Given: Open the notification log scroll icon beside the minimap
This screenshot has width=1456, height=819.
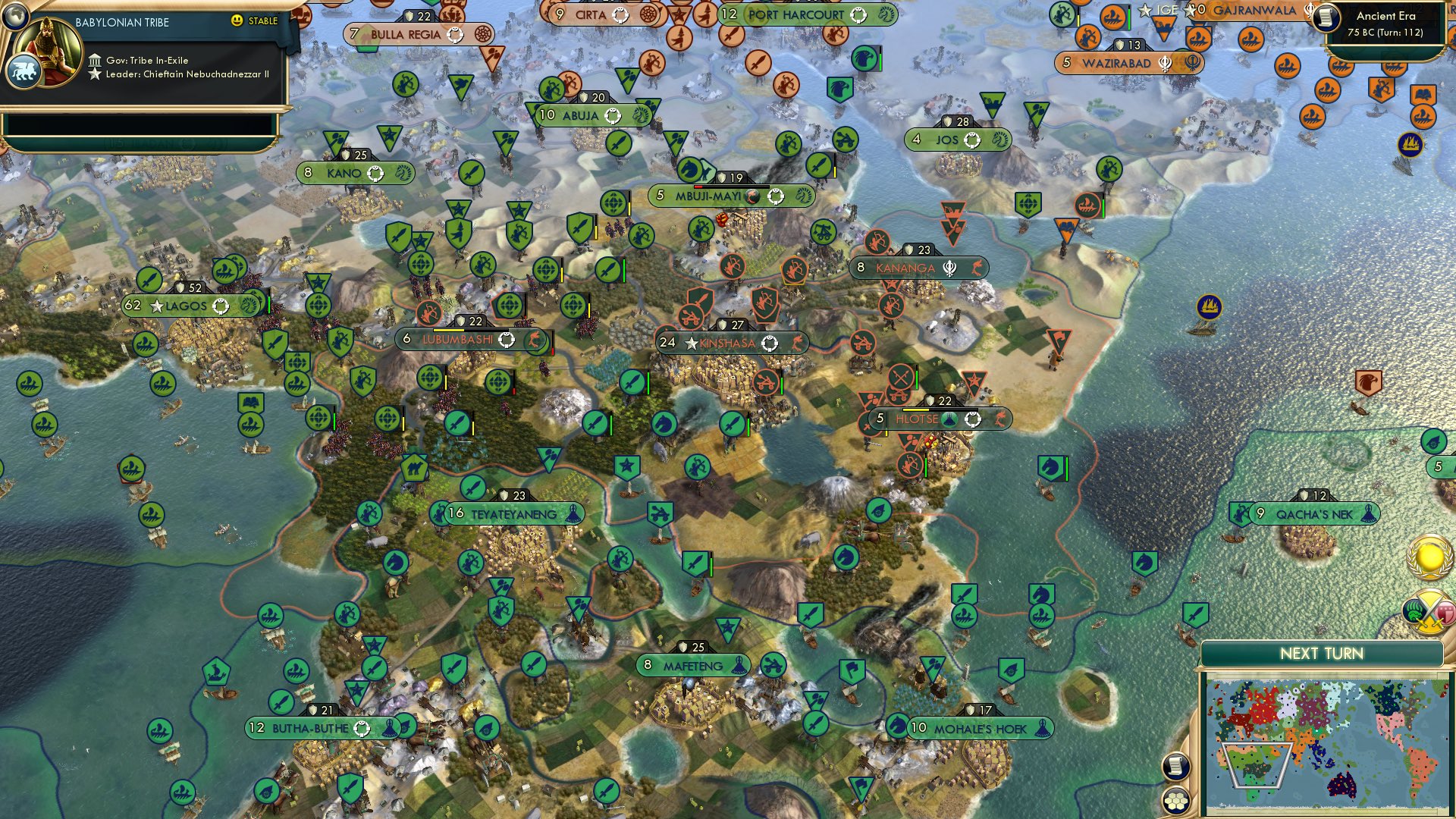Looking at the screenshot, I should [1175, 766].
